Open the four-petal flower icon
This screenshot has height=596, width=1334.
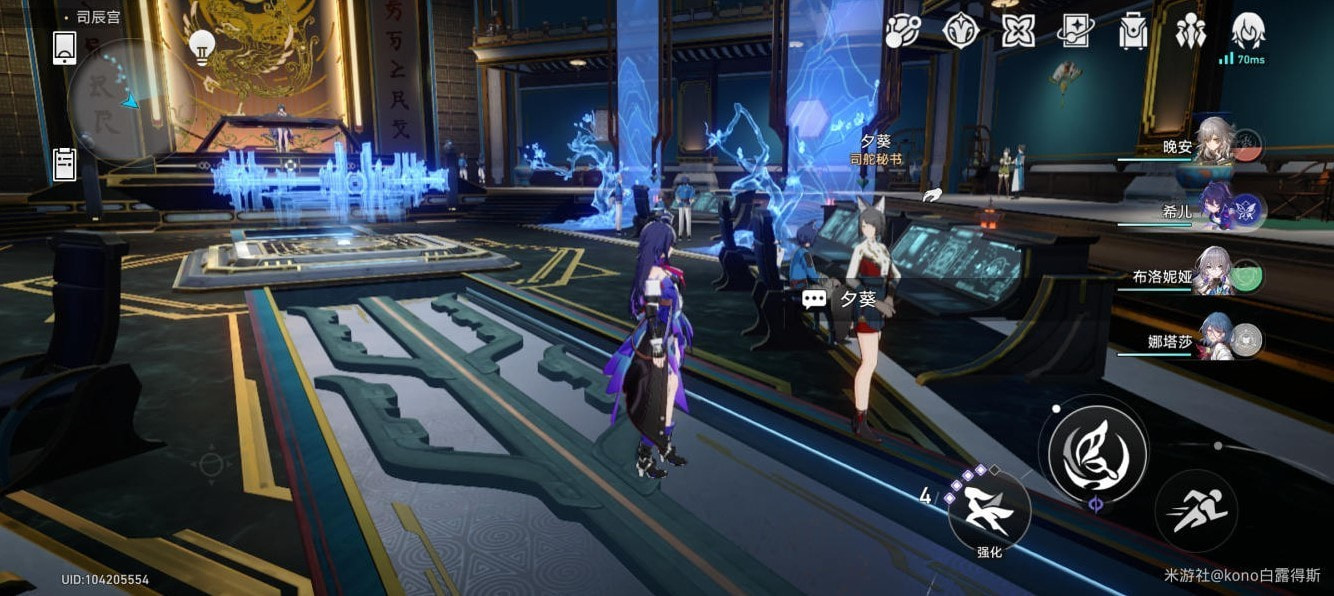click(1018, 31)
